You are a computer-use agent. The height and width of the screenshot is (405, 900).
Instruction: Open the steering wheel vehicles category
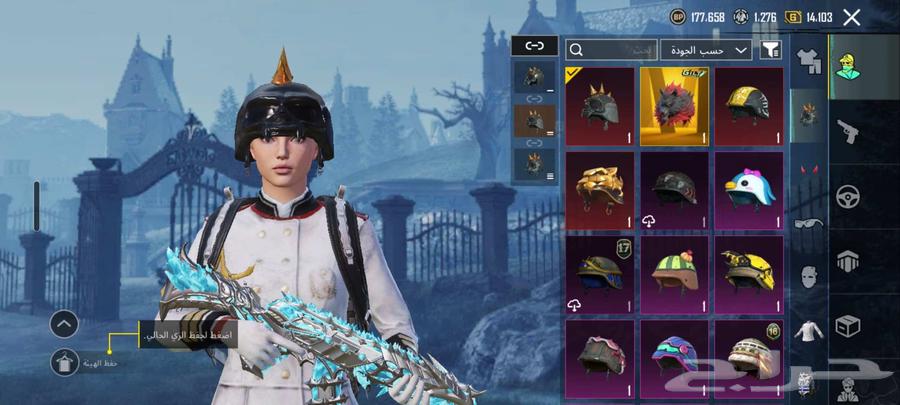click(x=849, y=194)
